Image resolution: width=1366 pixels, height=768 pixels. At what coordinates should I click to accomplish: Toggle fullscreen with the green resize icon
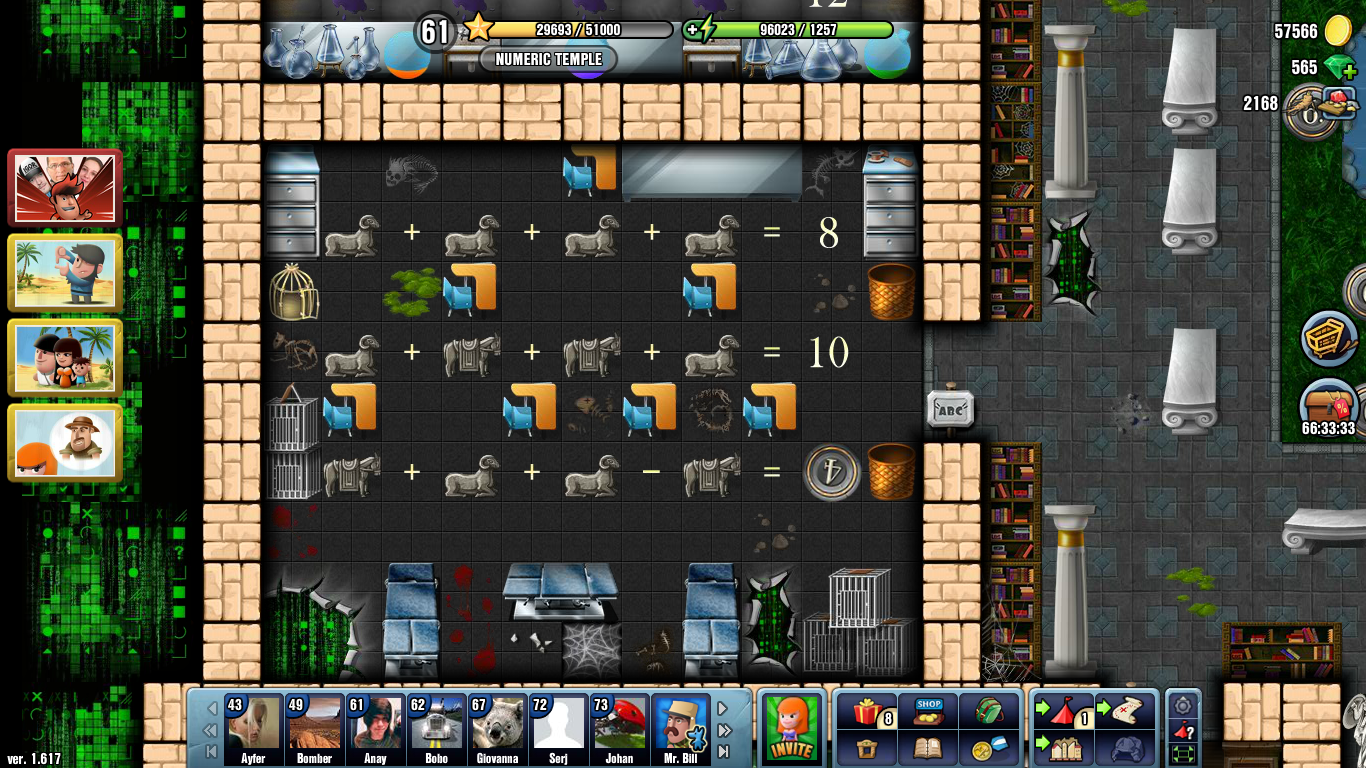tap(1182, 753)
